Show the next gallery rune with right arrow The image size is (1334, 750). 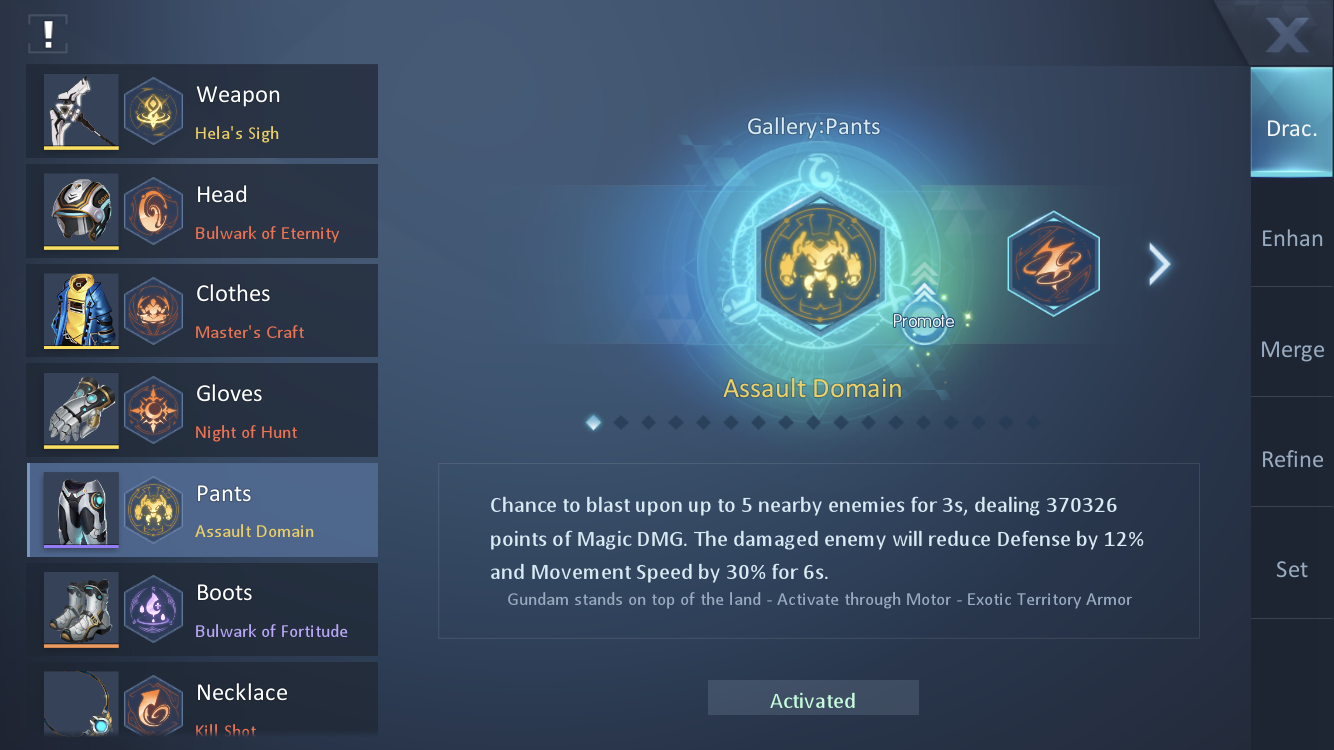click(1159, 264)
